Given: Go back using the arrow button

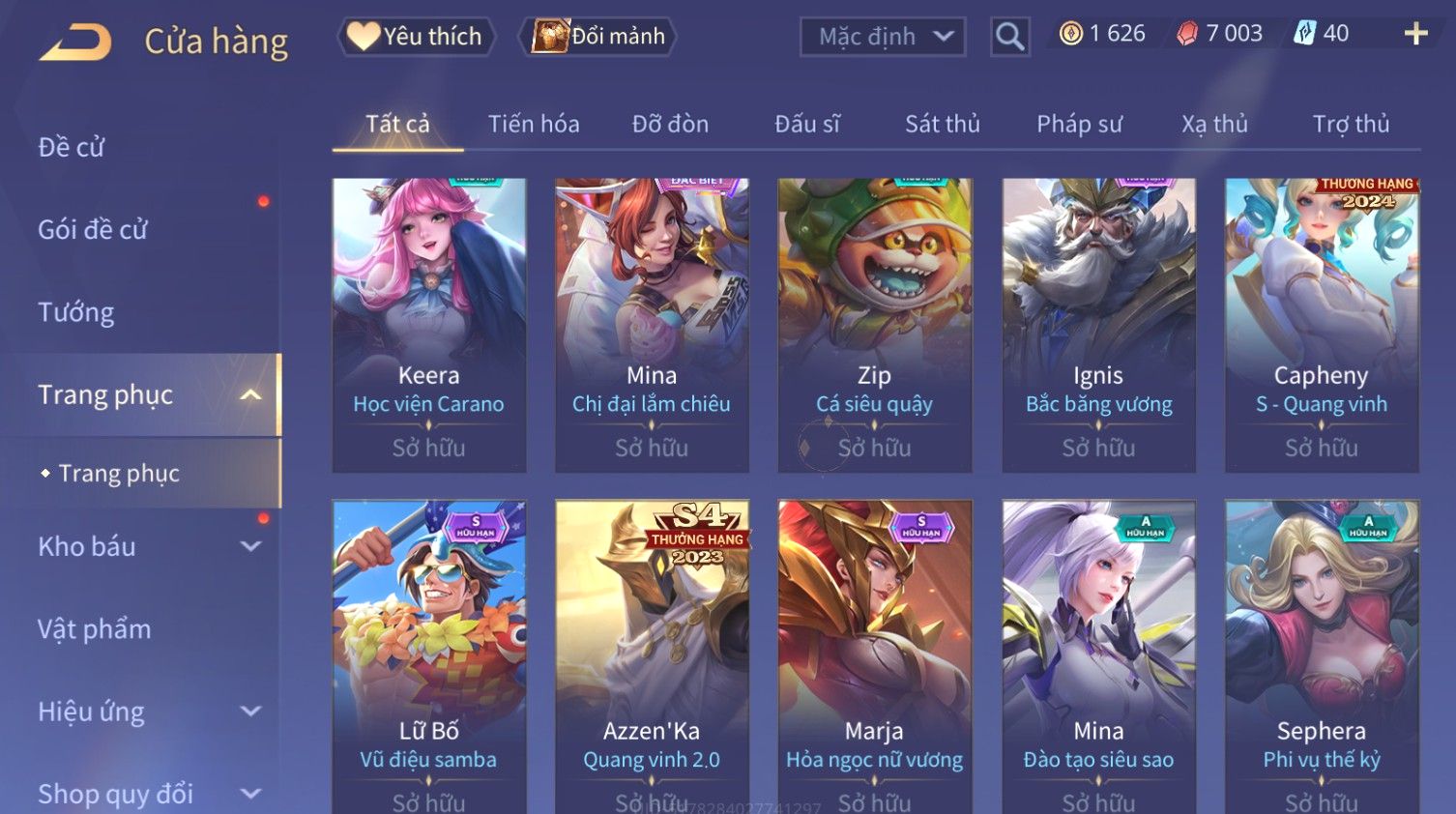Looking at the screenshot, I should (x=75, y=42).
